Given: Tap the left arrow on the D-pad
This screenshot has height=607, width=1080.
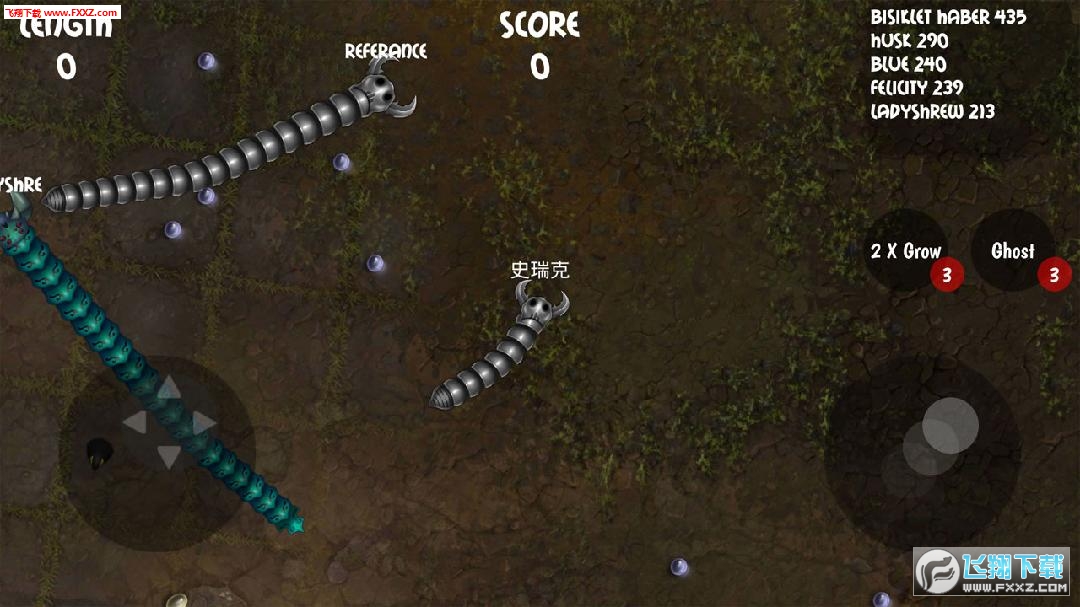Looking at the screenshot, I should [x=134, y=423].
